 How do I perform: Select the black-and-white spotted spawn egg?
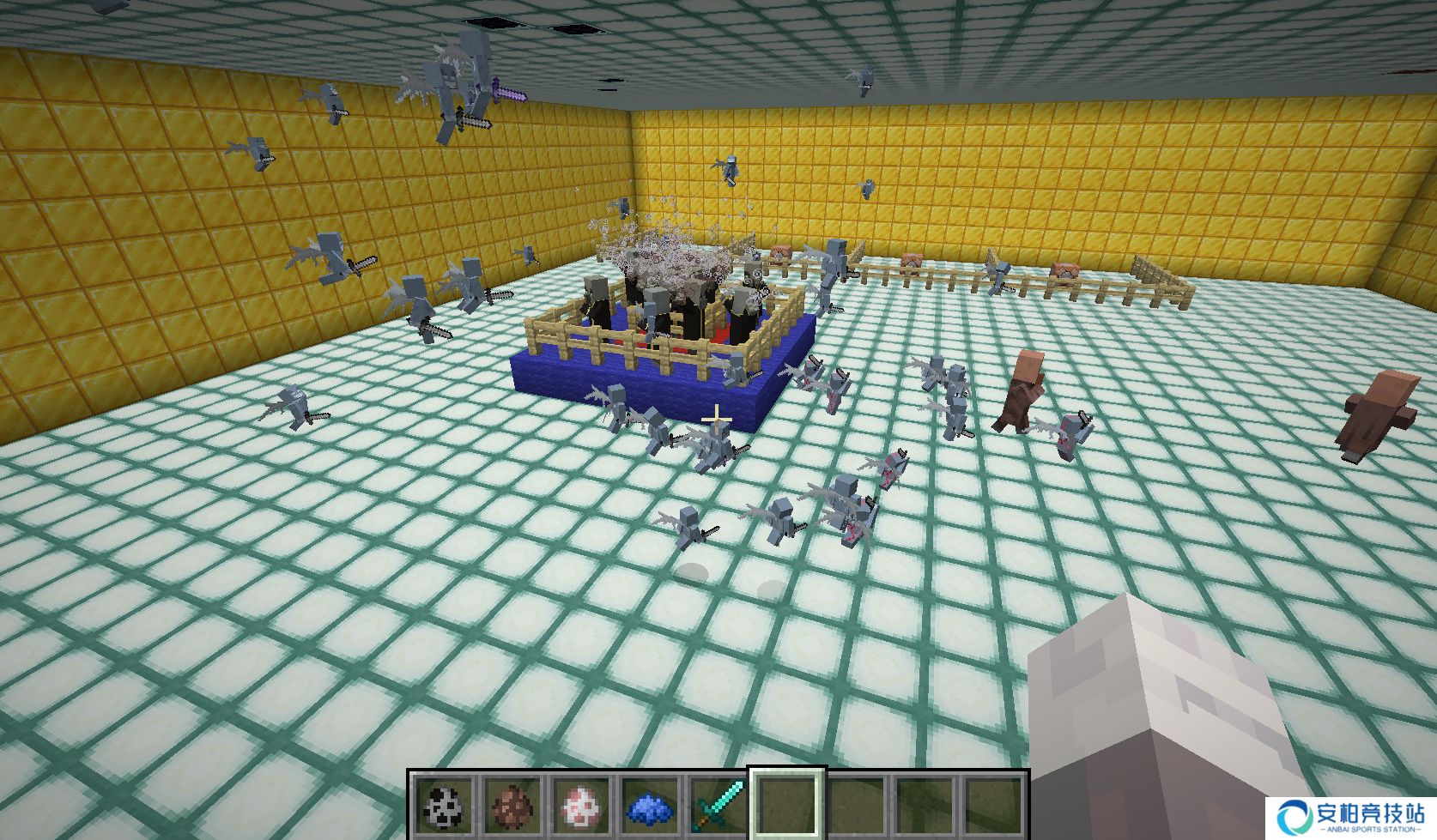tap(446, 806)
